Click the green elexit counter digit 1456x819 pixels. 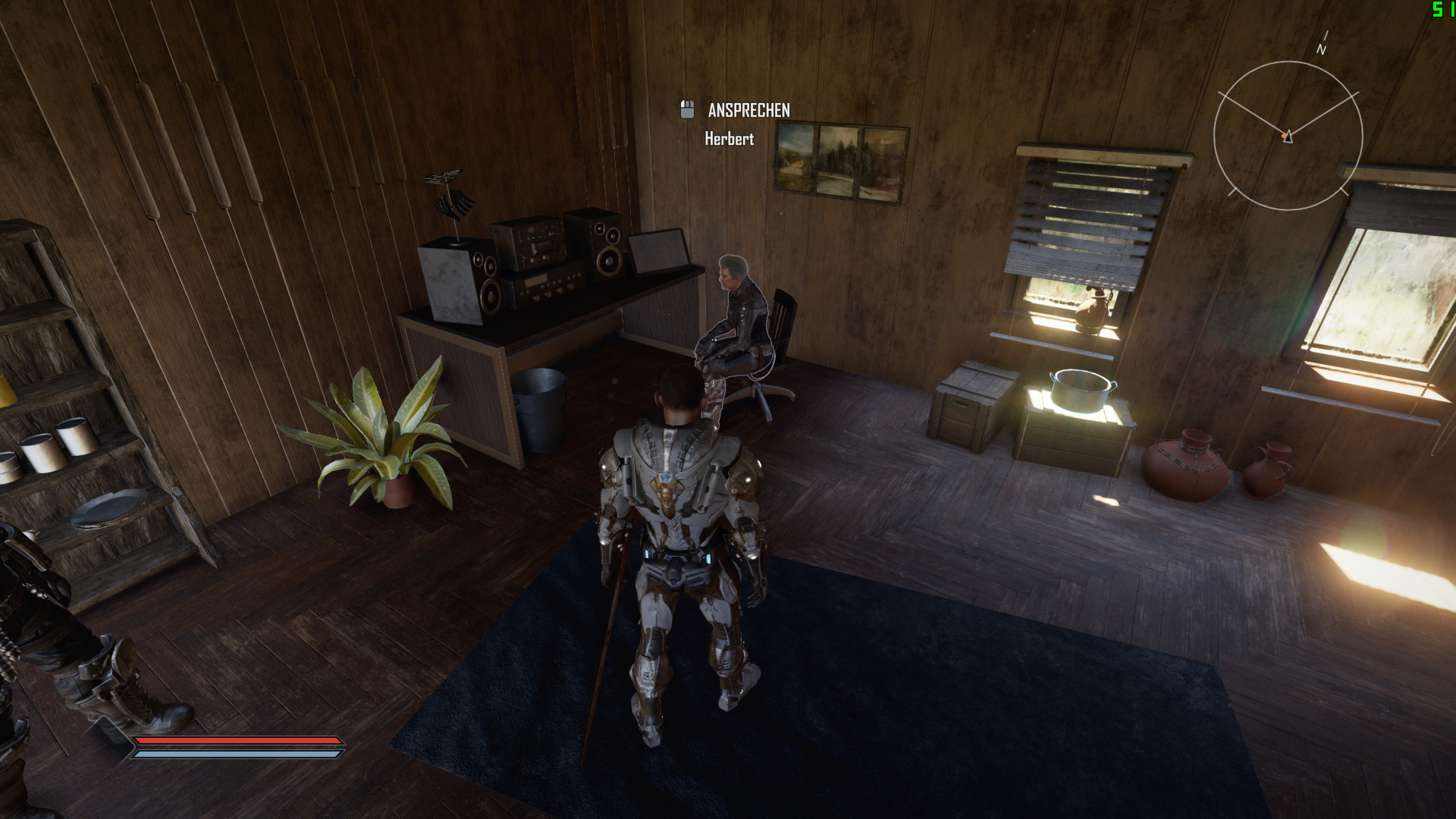[x=1437, y=11]
